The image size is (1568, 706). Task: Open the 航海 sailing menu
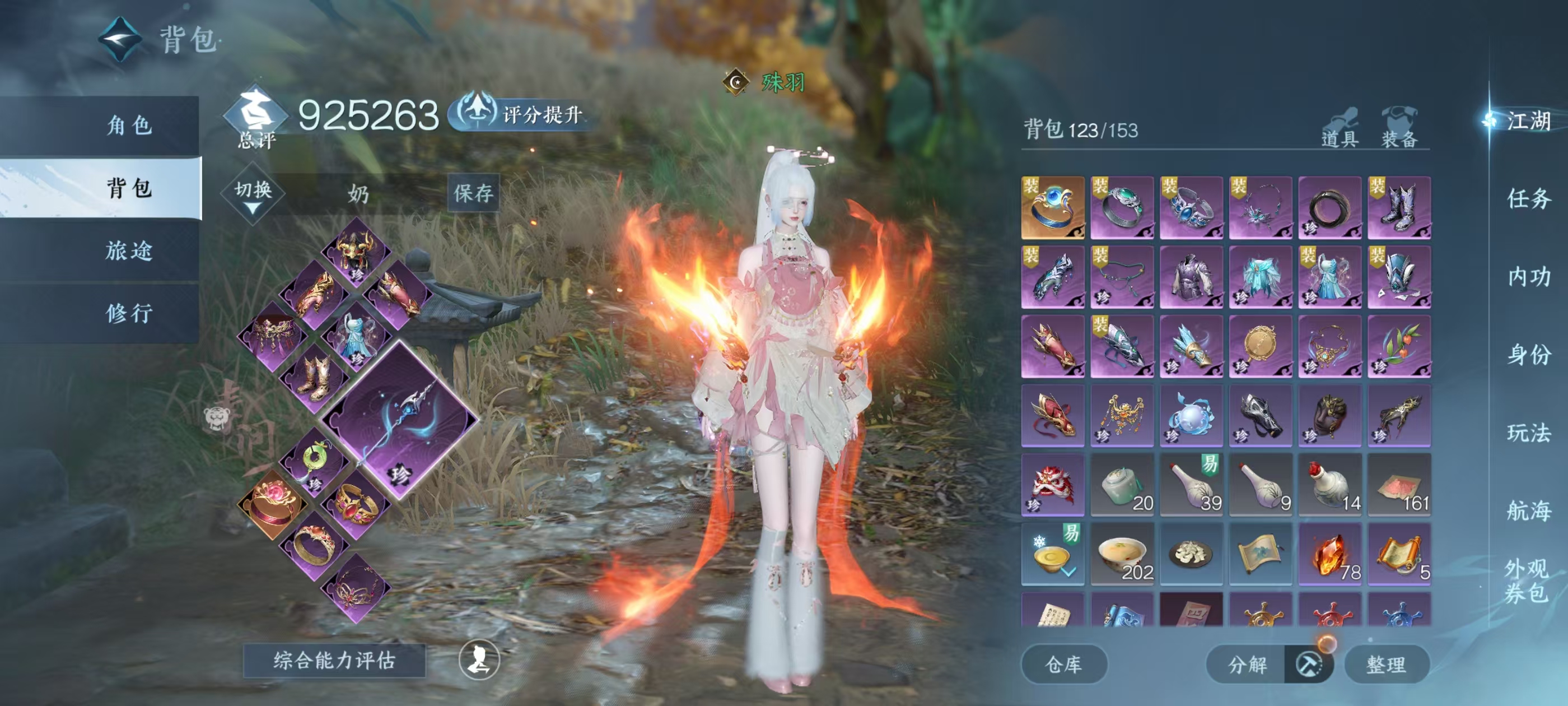pyautogui.click(x=1528, y=510)
